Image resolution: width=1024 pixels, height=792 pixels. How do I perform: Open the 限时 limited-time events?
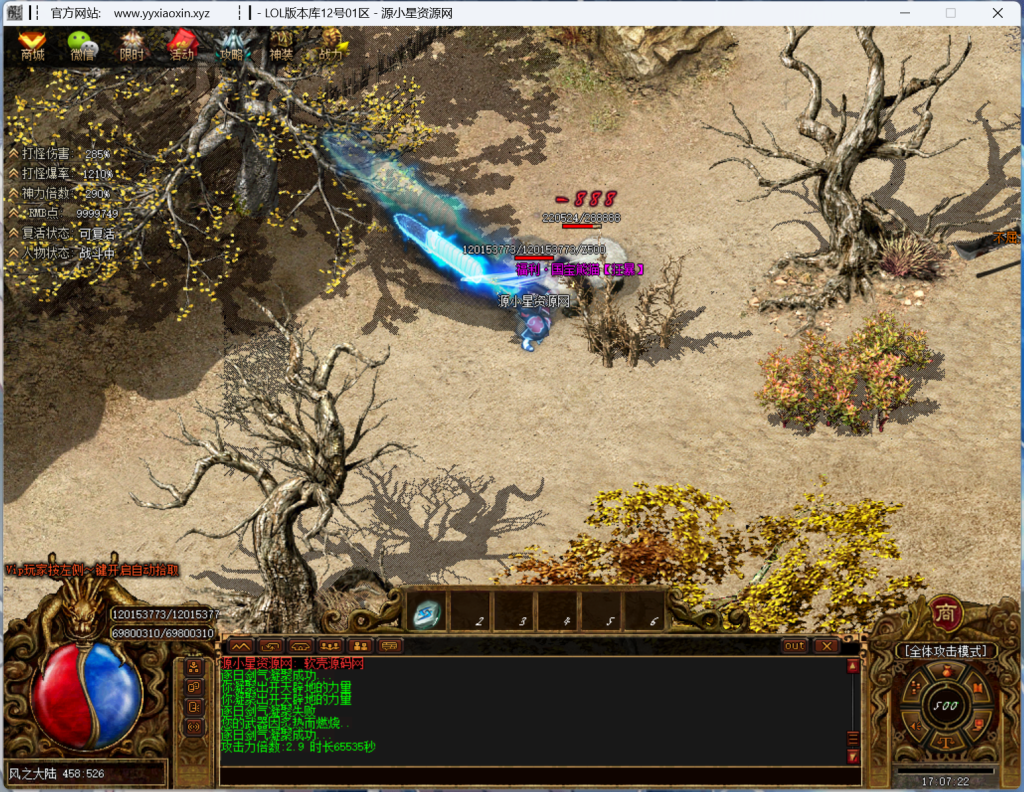tap(131, 46)
